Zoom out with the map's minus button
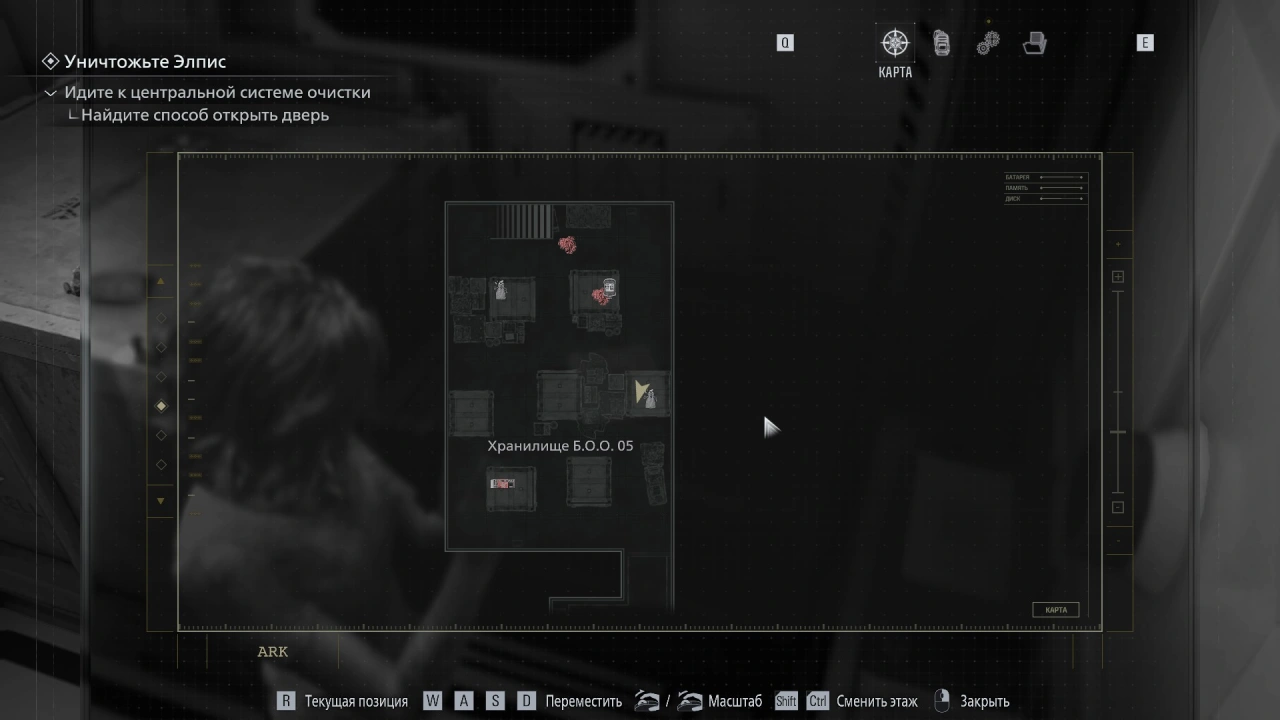This screenshot has height=720, width=1280. 1118,507
